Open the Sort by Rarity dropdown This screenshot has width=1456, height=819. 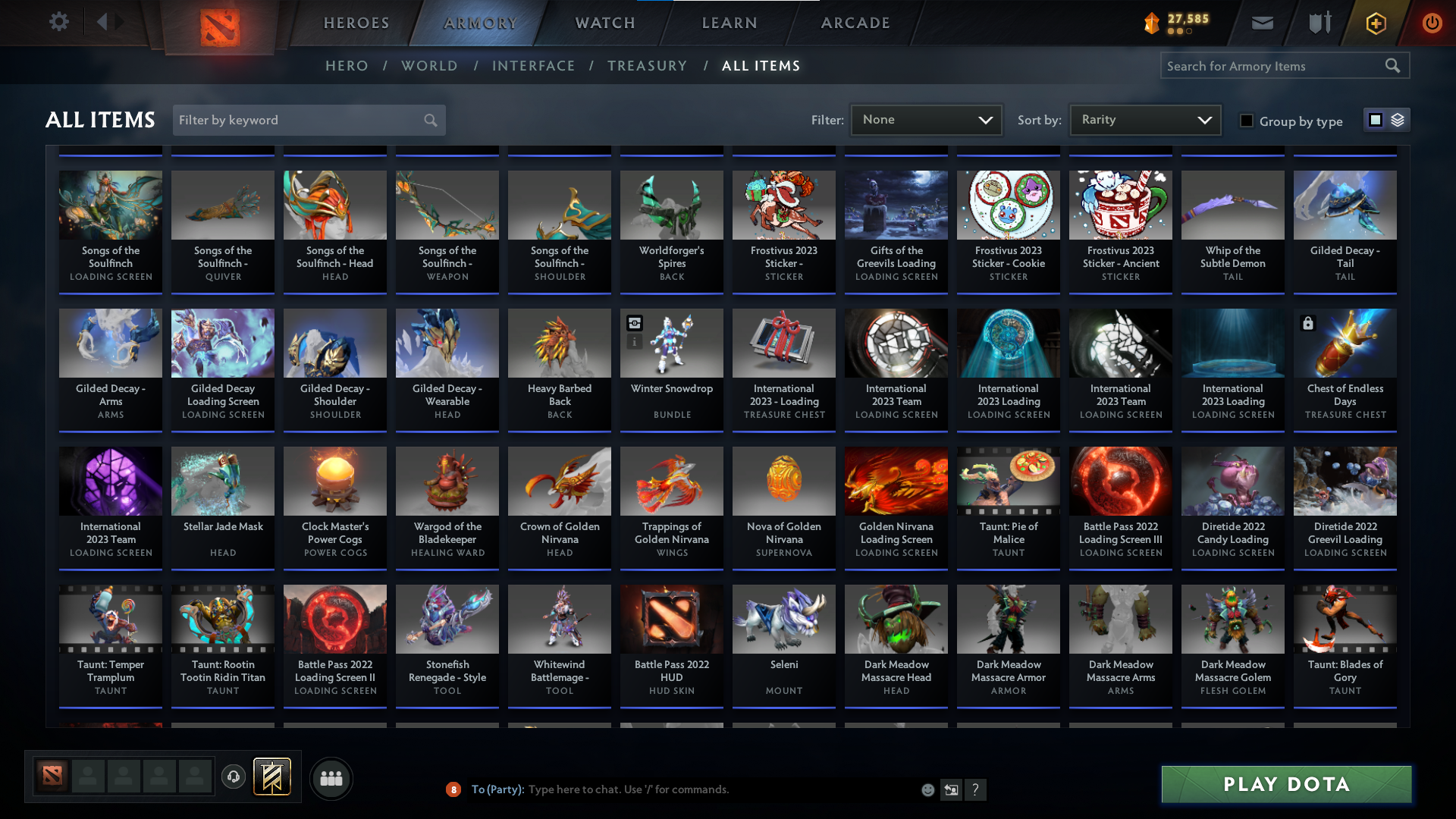1144,119
